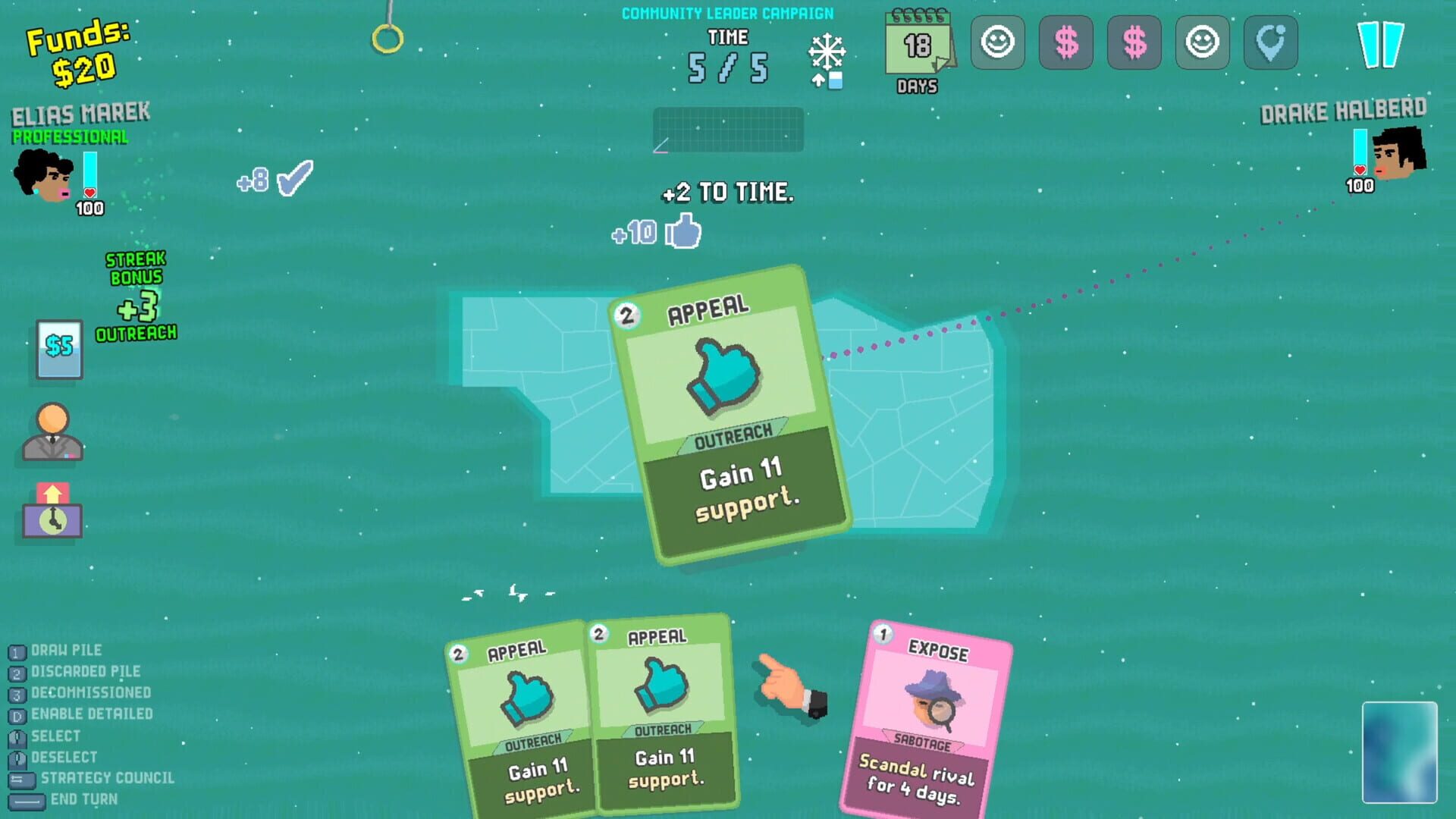Click Elias Marek's cyan health bar
The image size is (1456, 819).
[x=90, y=171]
